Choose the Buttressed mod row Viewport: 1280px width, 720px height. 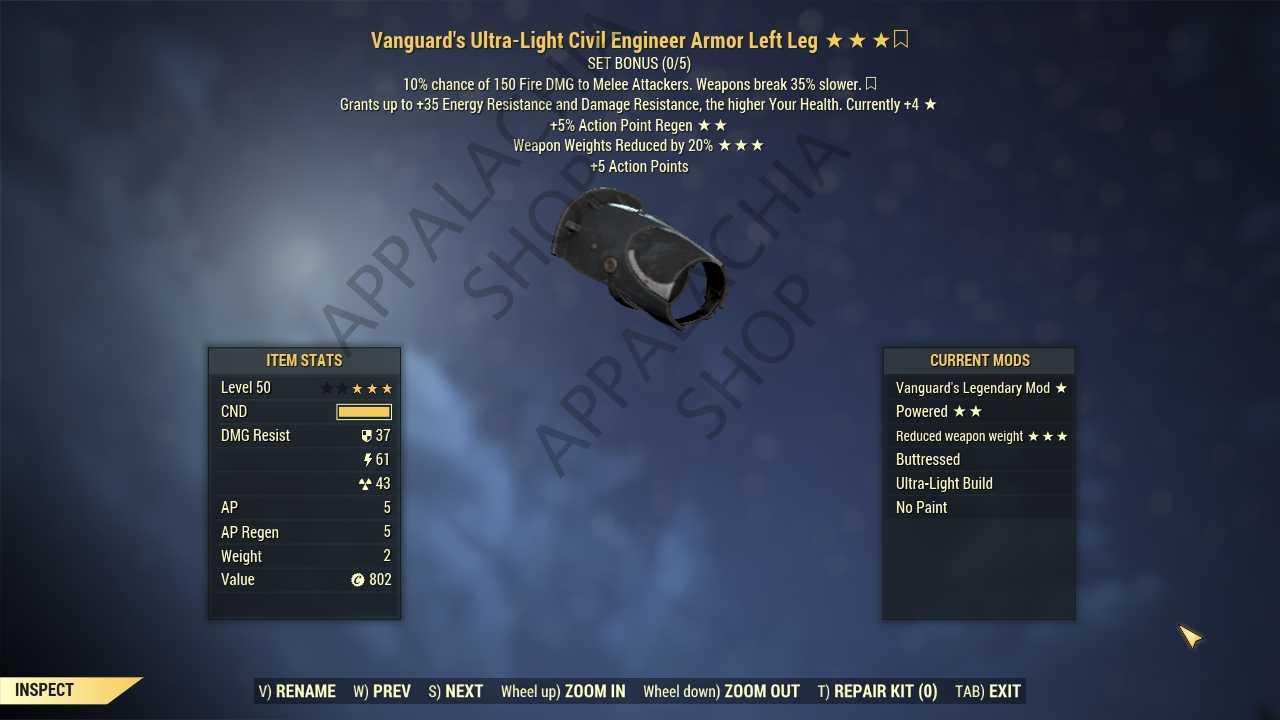point(979,460)
